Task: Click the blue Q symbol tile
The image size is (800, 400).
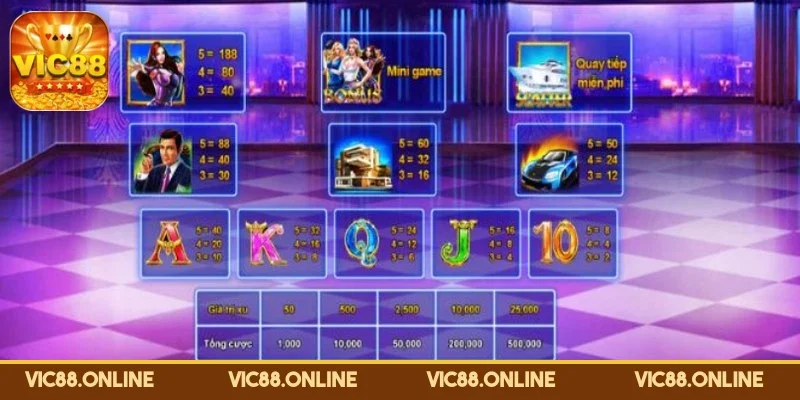Action: click(x=378, y=243)
